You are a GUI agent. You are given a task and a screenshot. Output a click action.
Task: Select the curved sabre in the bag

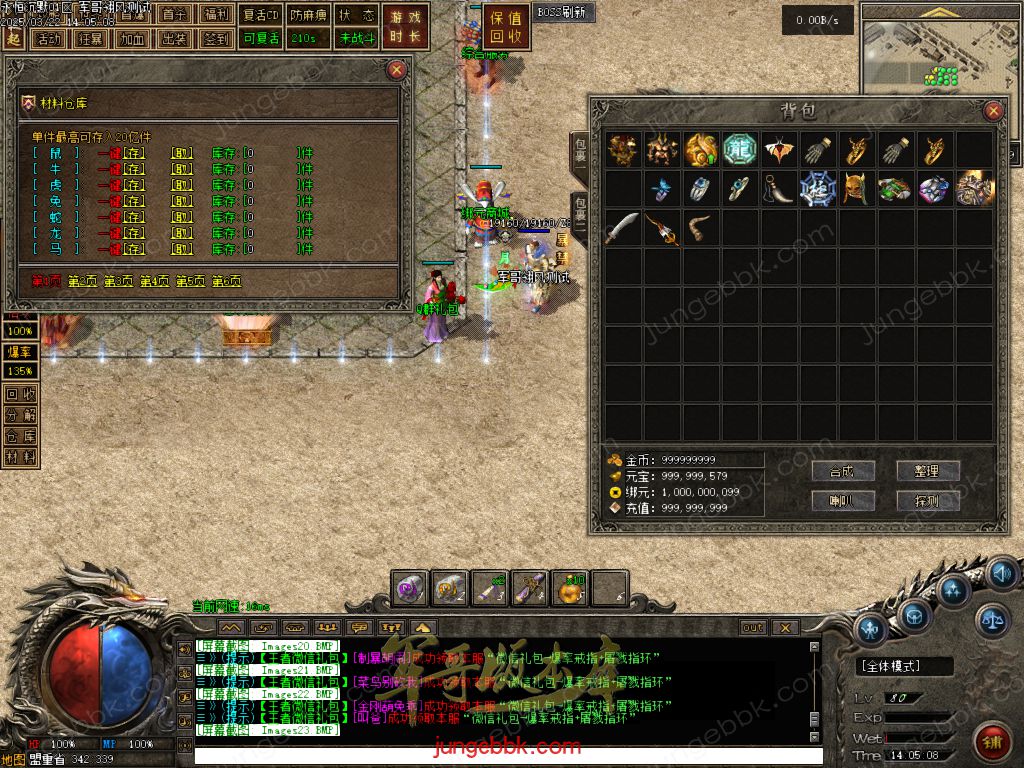622,227
